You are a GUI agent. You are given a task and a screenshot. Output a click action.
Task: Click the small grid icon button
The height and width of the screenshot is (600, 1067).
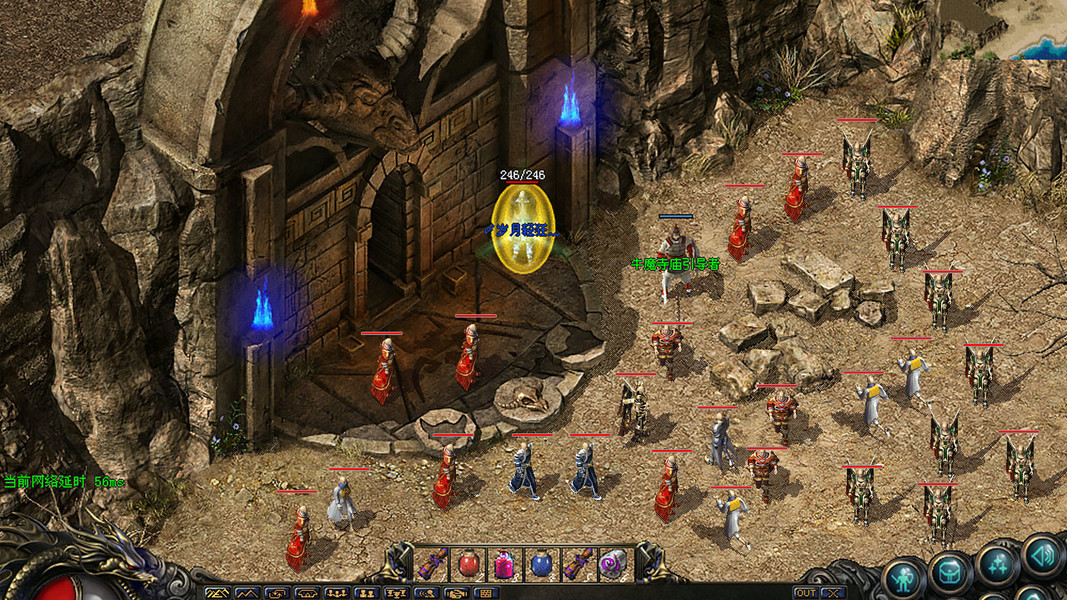pos(486,594)
